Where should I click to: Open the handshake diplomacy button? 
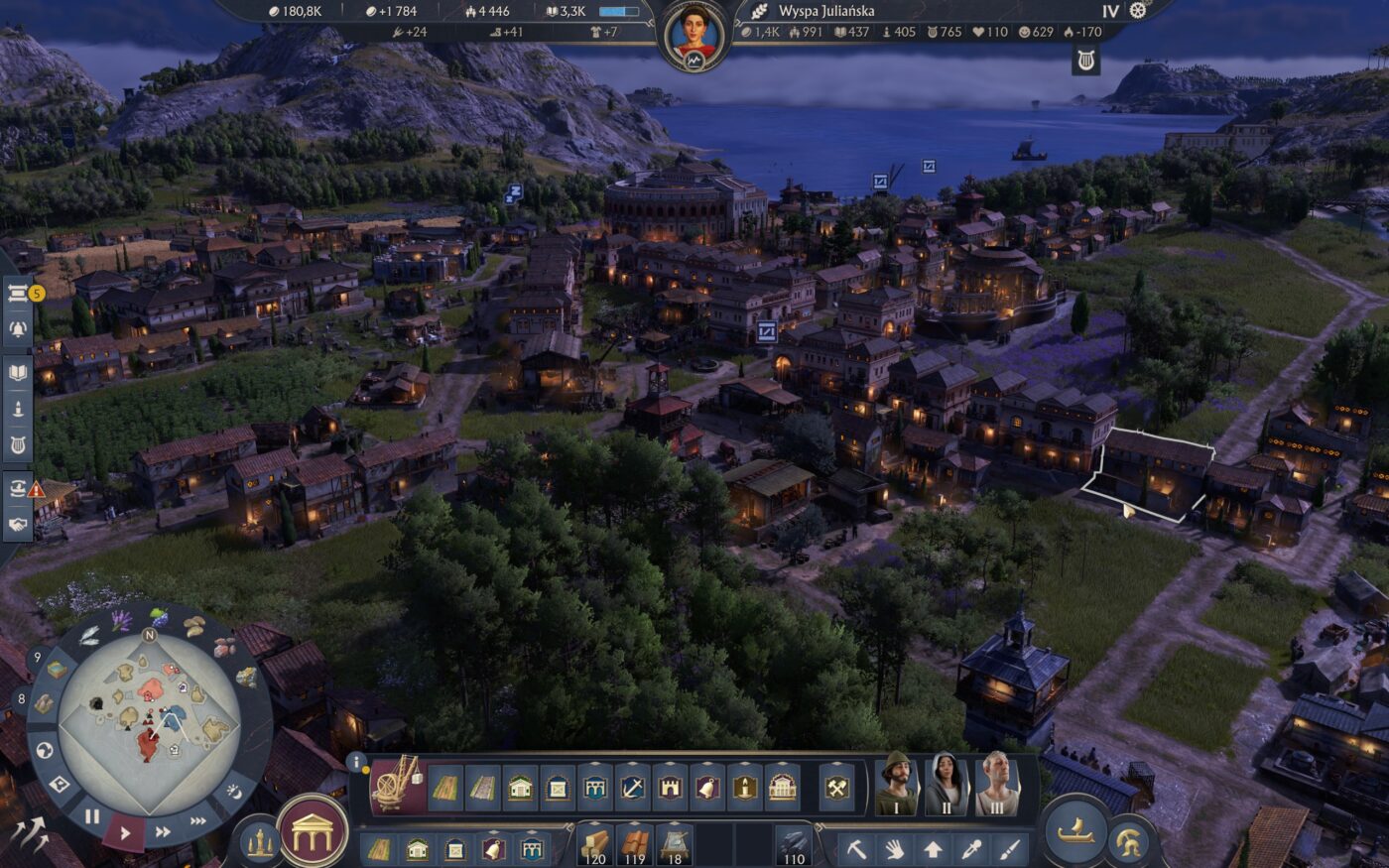(19, 524)
